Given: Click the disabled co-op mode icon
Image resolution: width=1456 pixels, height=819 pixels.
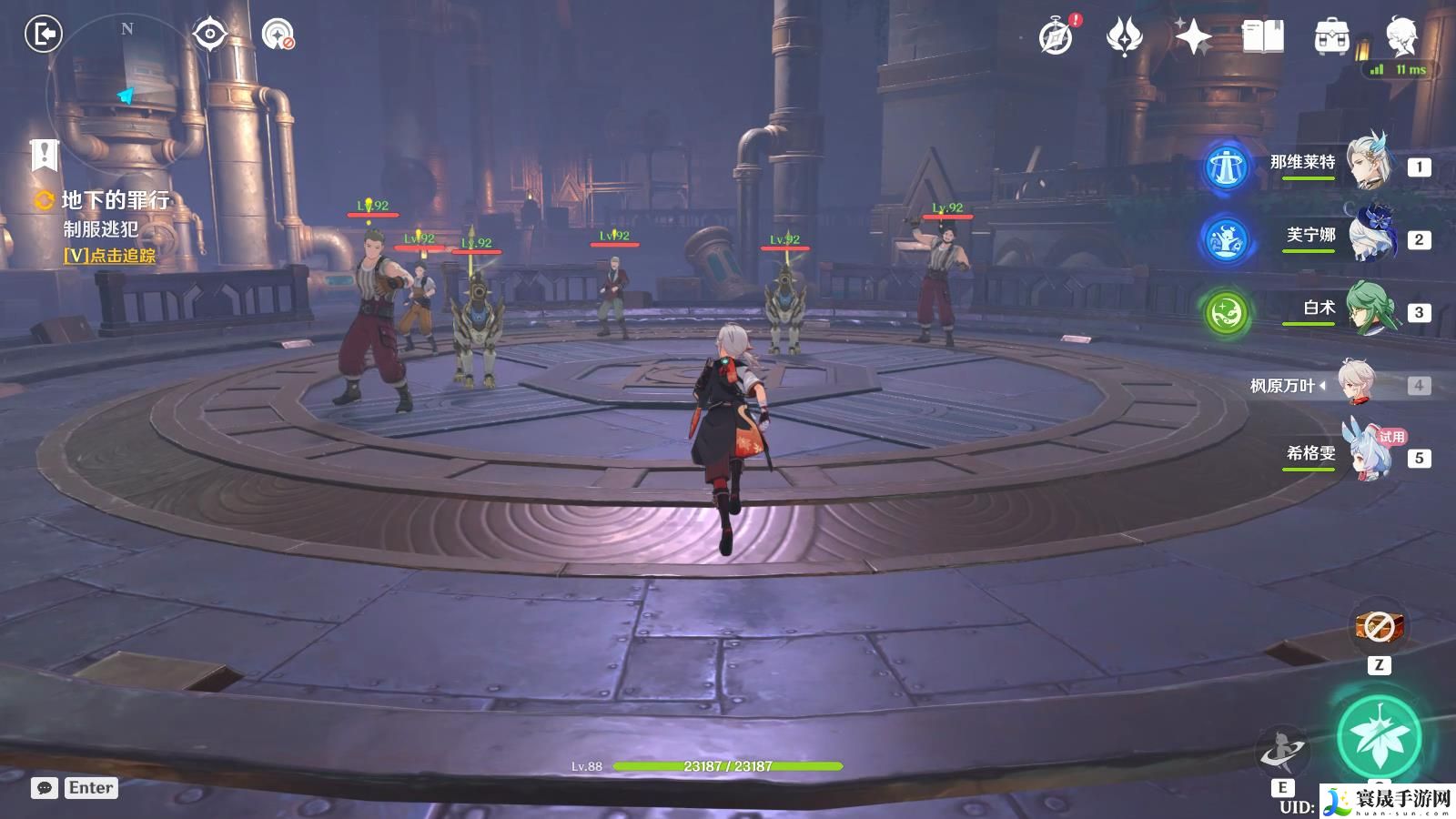Looking at the screenshot, I should pos(278,35).
